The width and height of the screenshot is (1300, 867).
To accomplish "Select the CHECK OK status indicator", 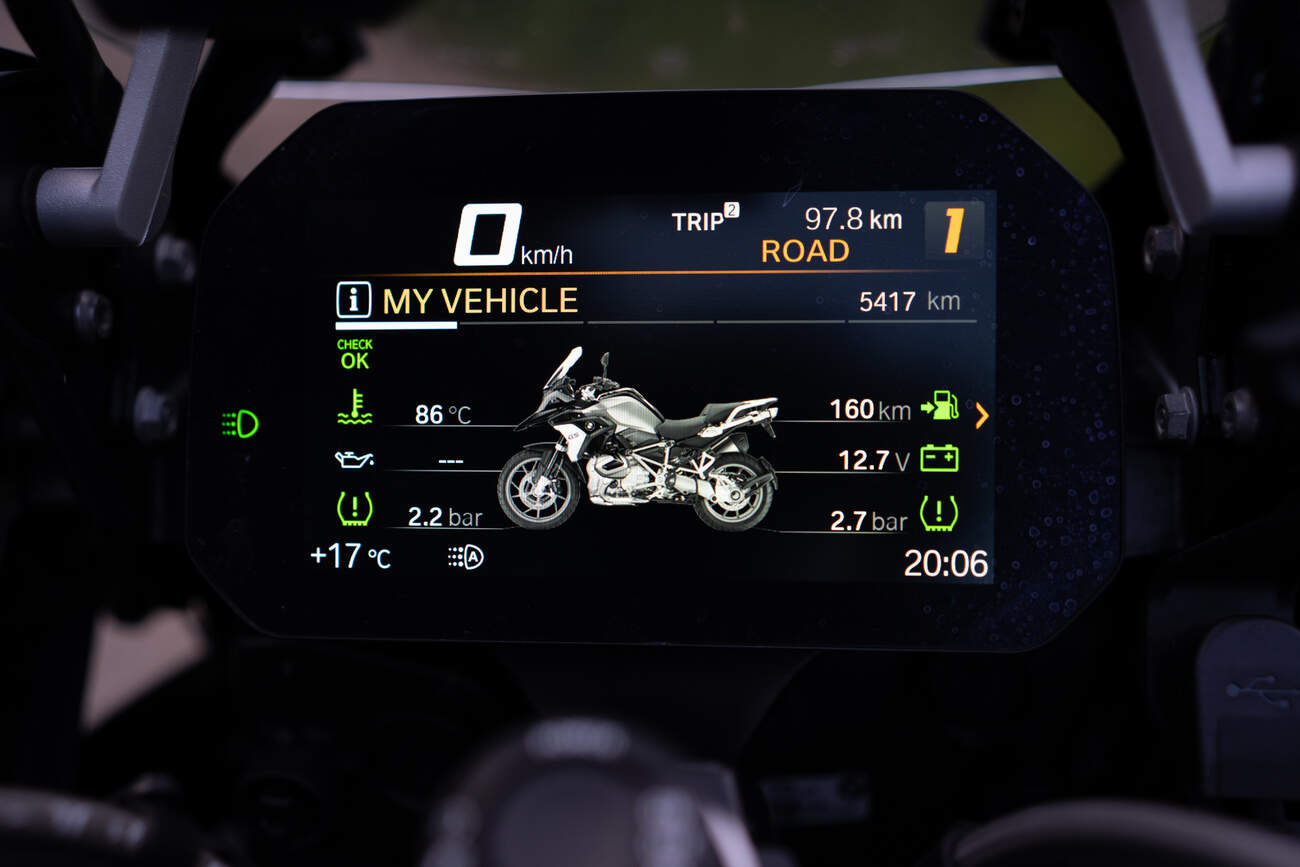I will 354,355.
